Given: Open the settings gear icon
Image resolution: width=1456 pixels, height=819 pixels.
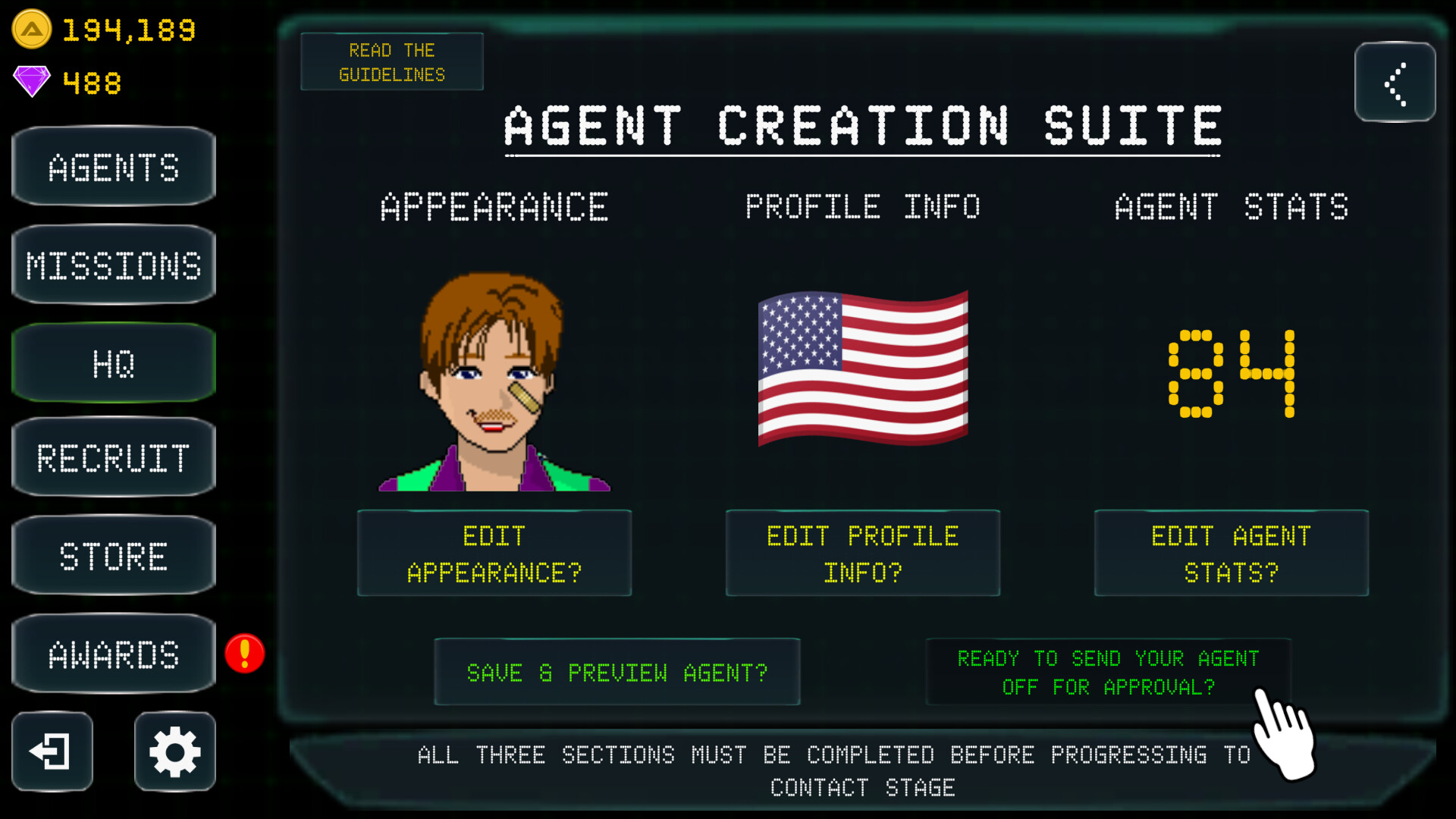Looking at the screenshot, I should tap(174, 752).
